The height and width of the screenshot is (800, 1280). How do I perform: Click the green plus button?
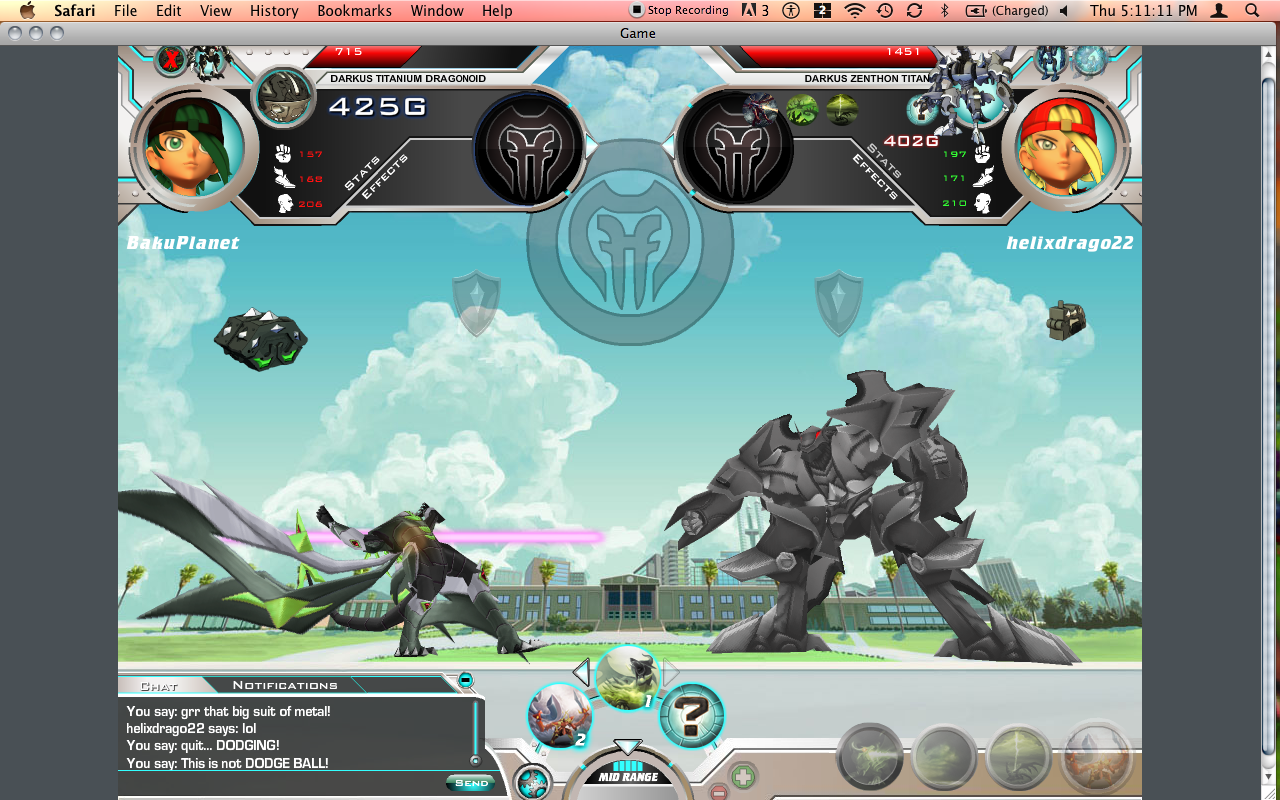click(742, 776)
